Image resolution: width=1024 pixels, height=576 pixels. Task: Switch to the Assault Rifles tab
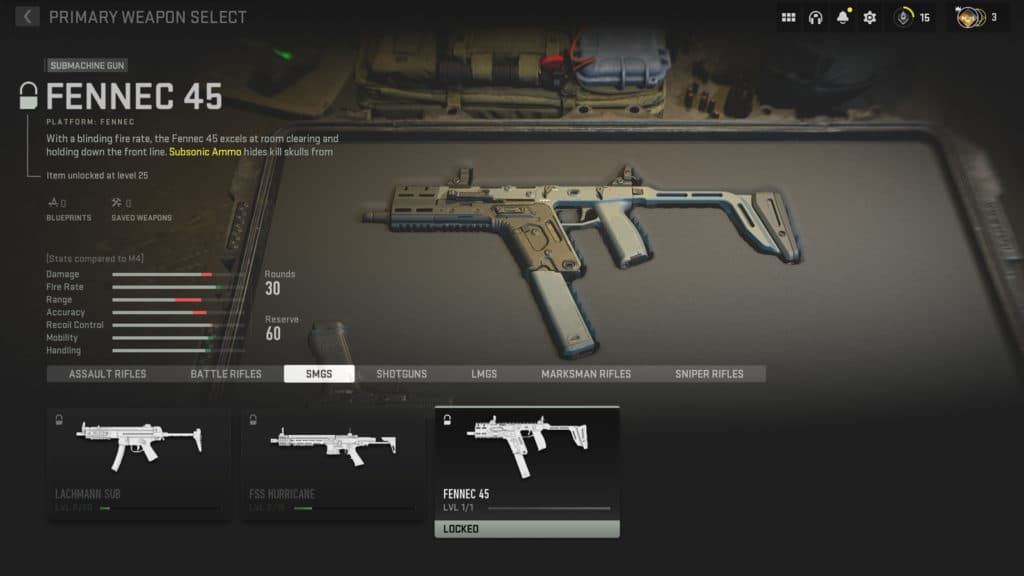tap(107, 374)
